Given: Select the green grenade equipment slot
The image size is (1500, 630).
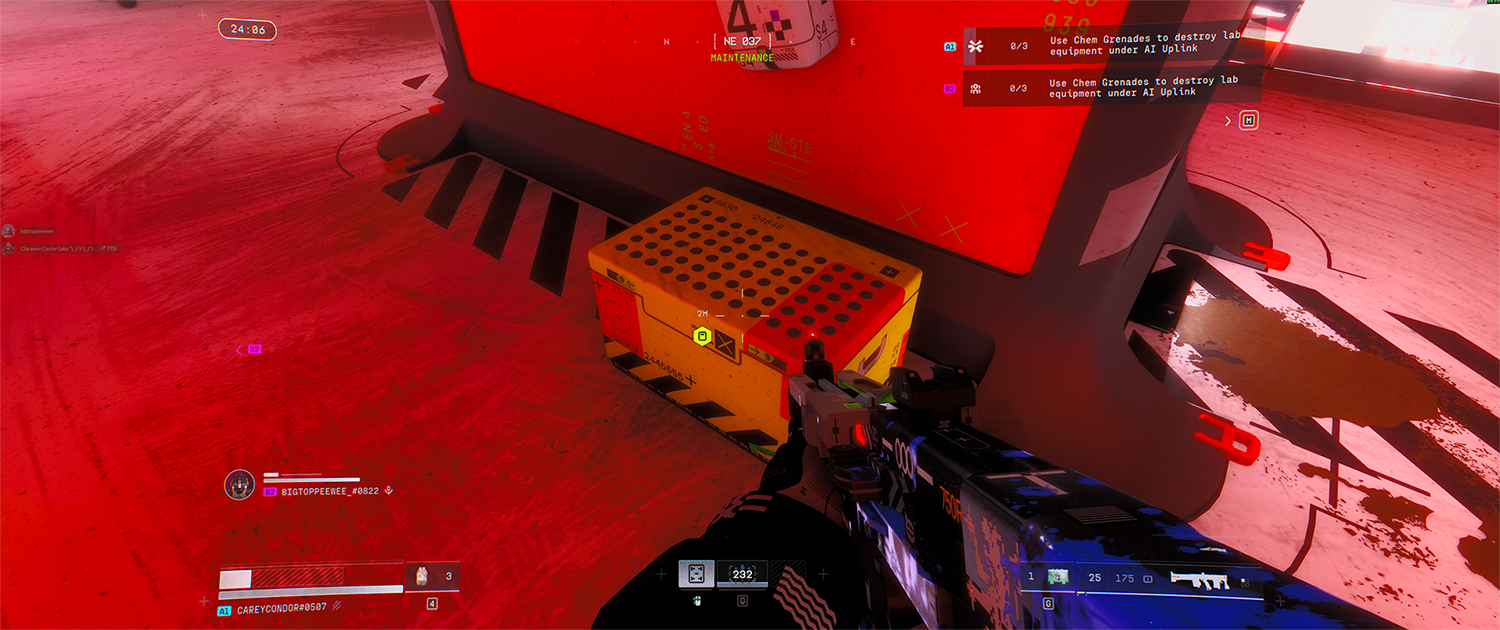Looking at the screenshot, I should (1057, 577).
